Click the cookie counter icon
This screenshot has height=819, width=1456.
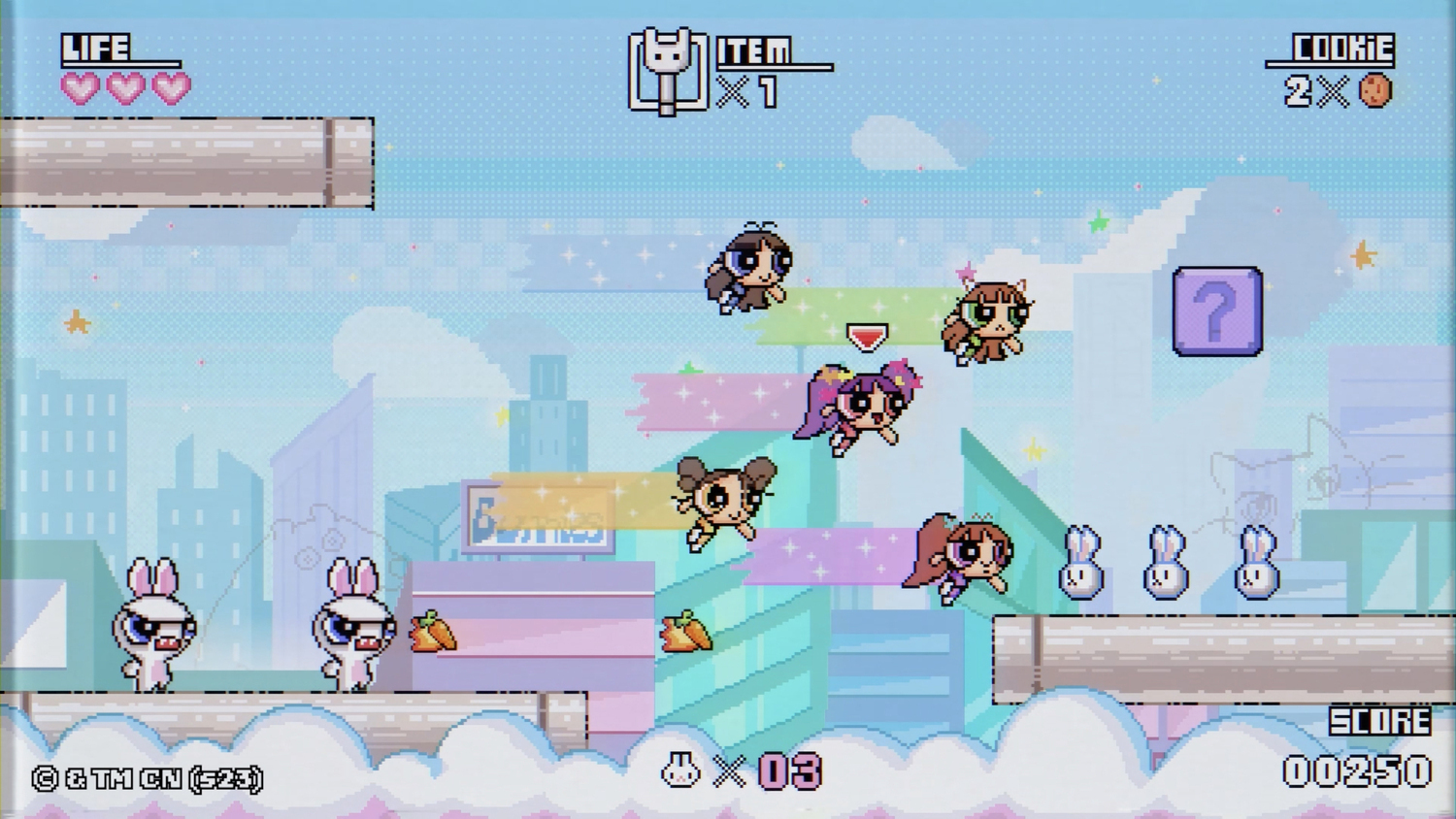1375,91
